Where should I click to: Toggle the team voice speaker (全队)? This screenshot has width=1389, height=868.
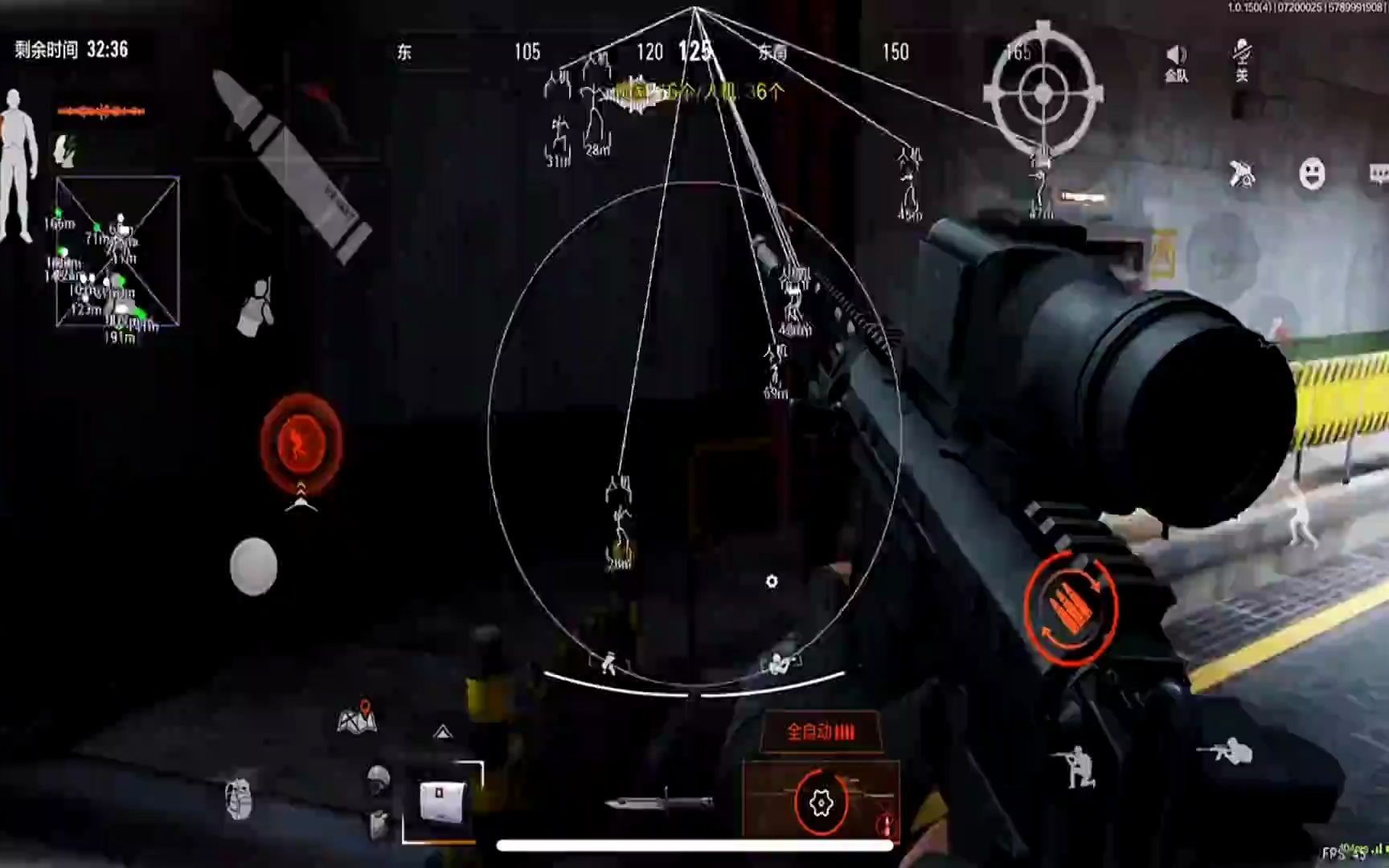1176,62
